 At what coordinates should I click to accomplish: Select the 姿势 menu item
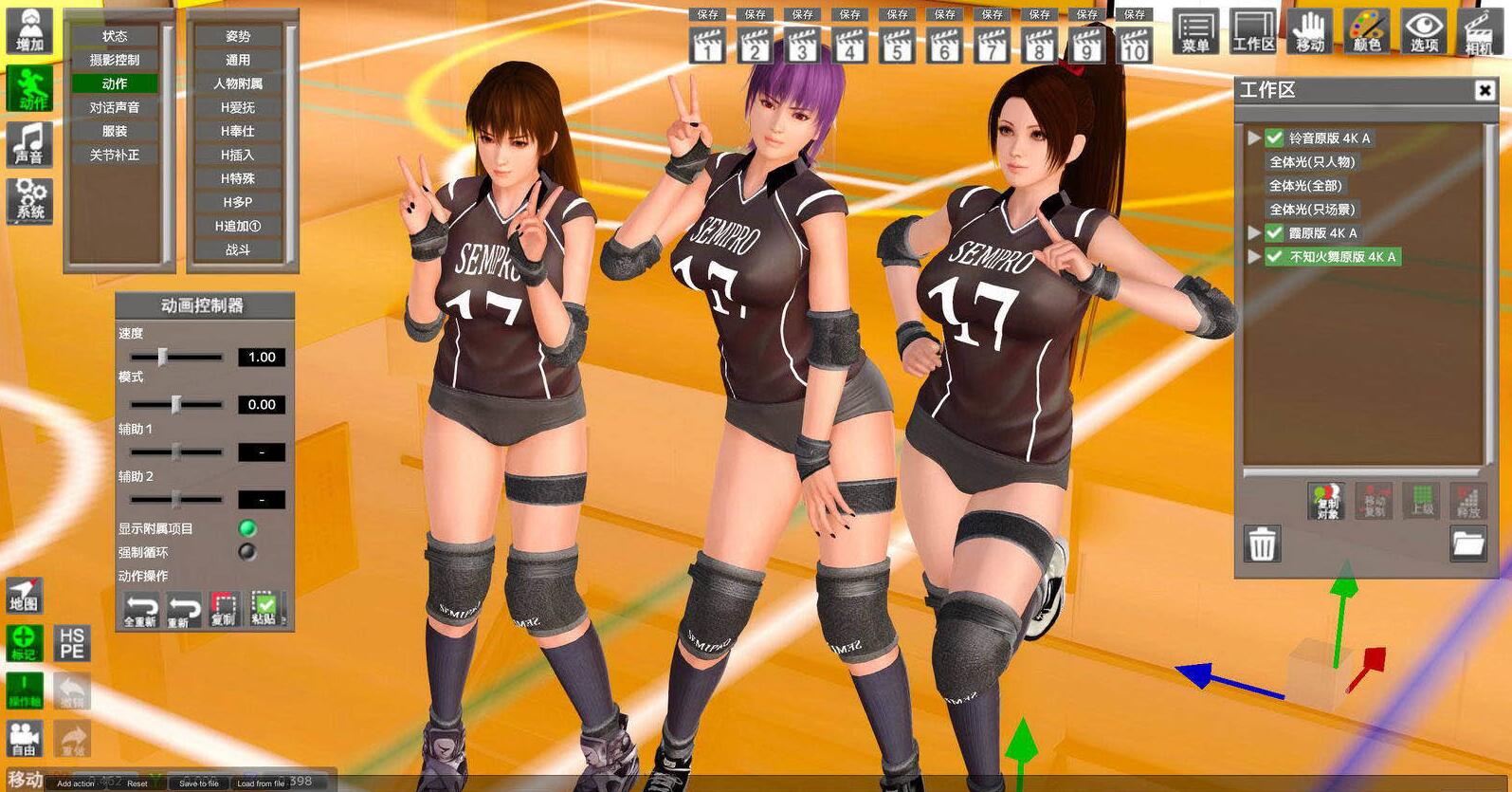click(237, 35)
